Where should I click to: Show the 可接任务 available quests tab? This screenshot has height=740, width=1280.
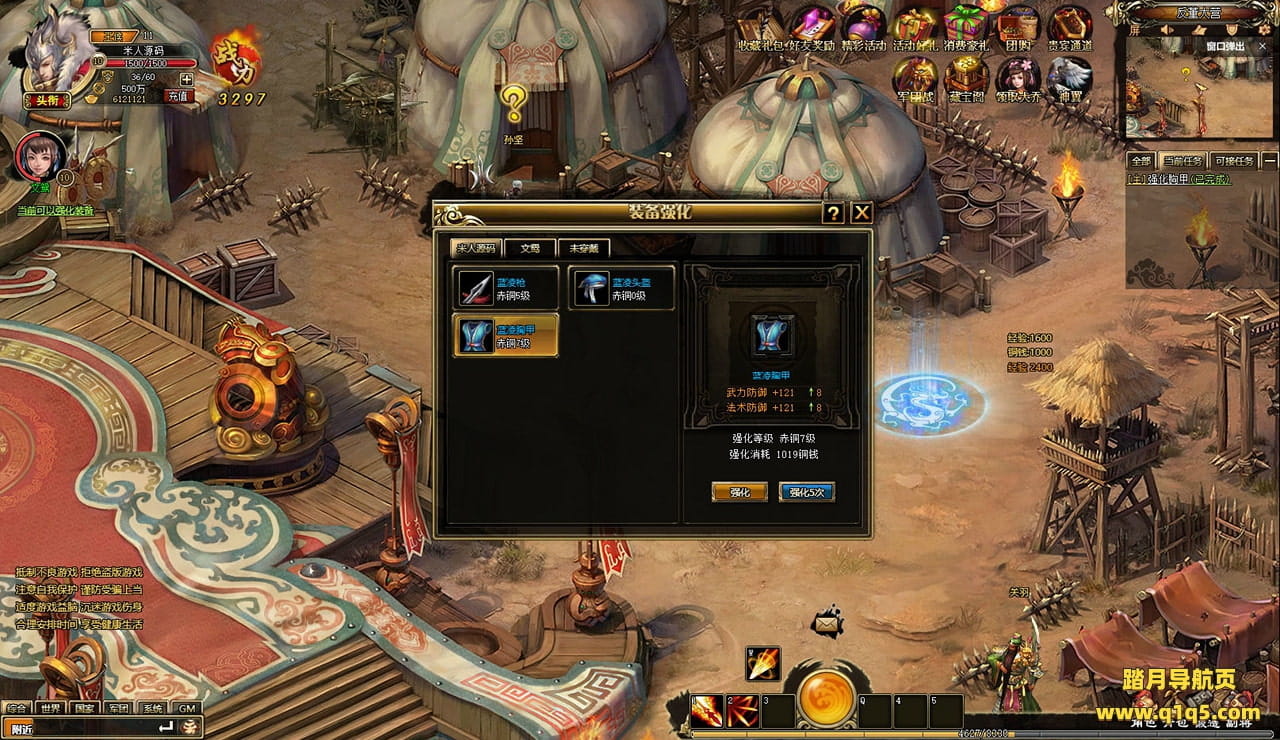[1232, 161]
